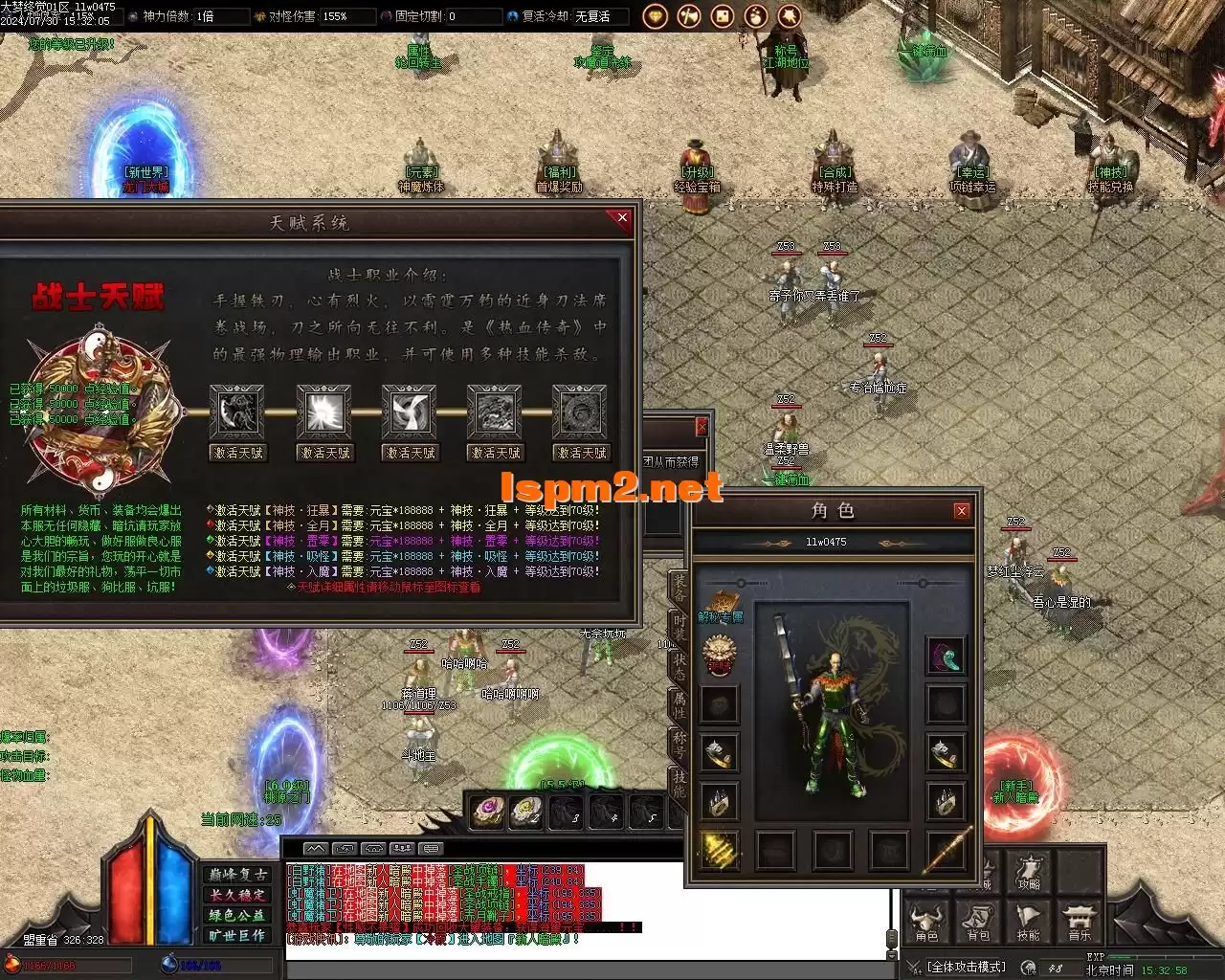Activate the 神技·入魔 talent (last 激活天赋)
Image resolution: width=1225 pixels, height=980 pixels.
[581, 453]
